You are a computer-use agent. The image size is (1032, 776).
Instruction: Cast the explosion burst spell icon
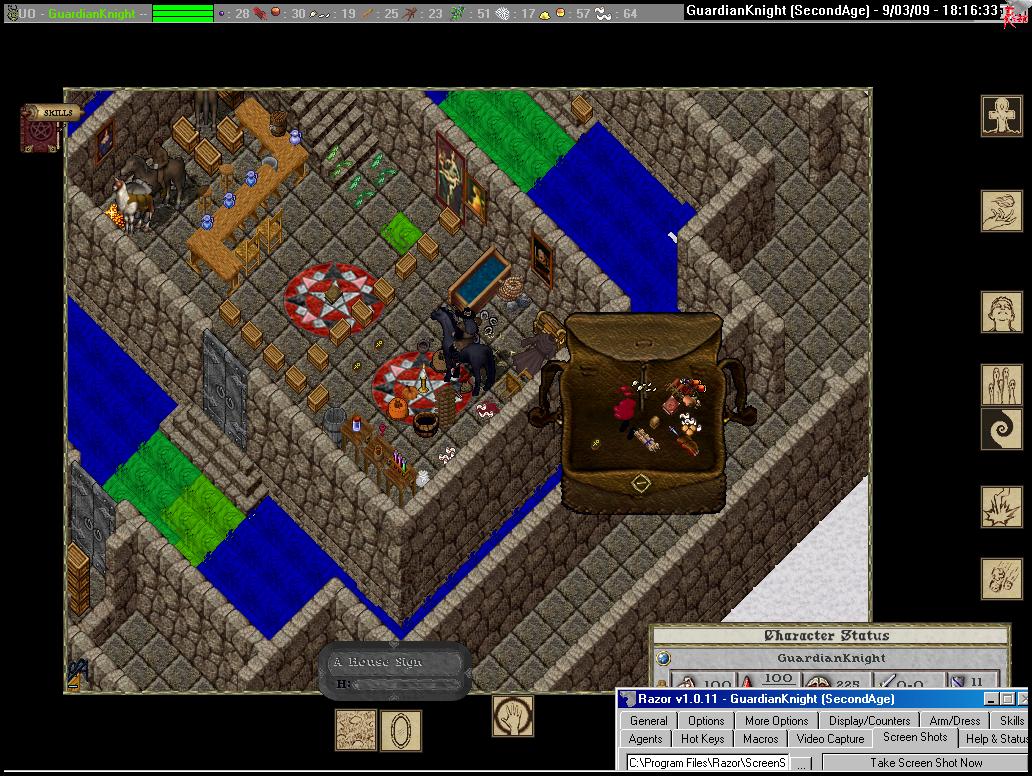pos(1001,507)
